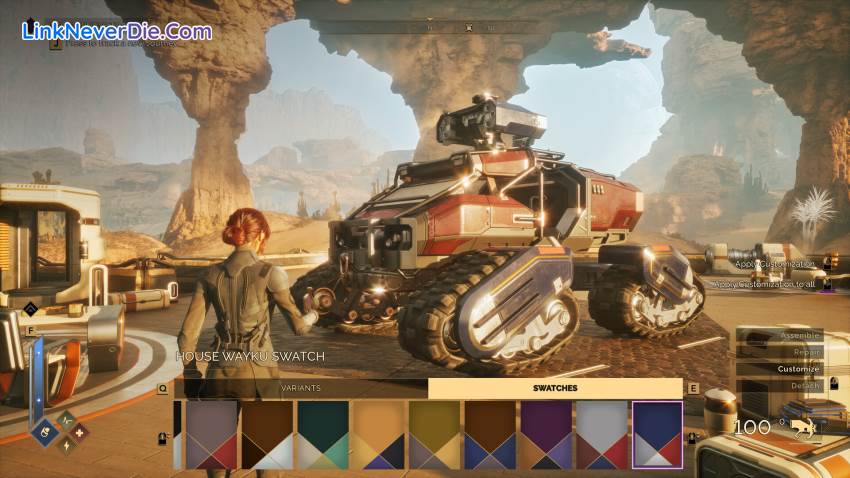Pick the brown swatch with blue corners
This screenshot has height=478, width=850.
pos(490,435)
